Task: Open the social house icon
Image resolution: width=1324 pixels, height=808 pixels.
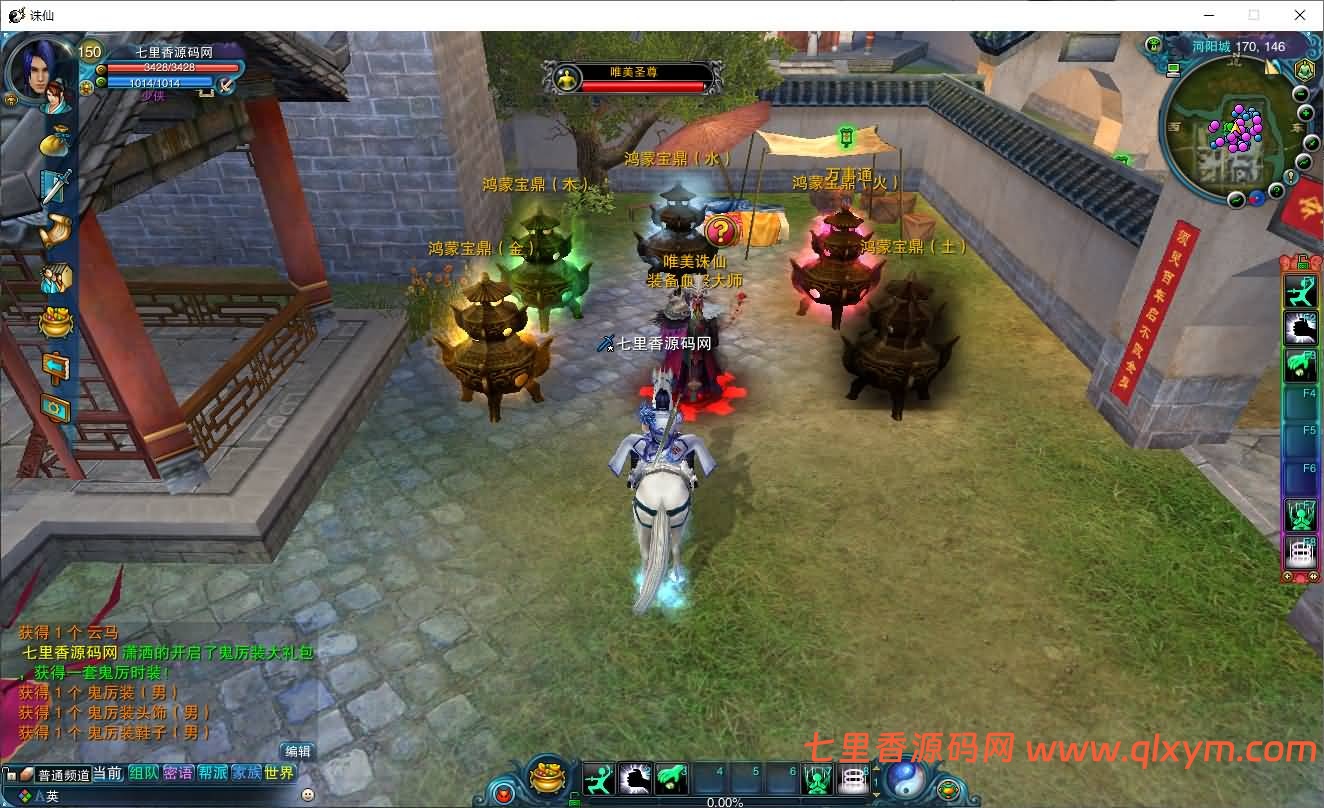Action: 55,277
